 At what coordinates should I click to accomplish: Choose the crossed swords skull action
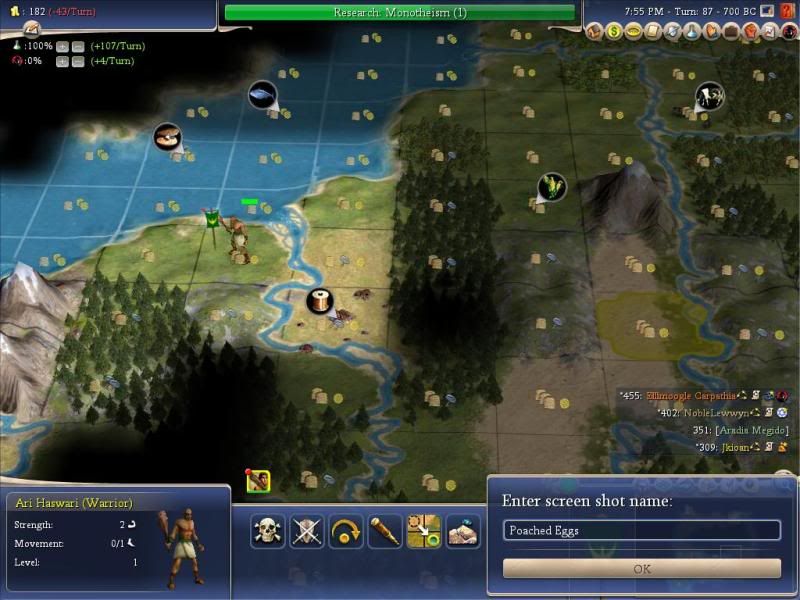(x=306, y=530)
